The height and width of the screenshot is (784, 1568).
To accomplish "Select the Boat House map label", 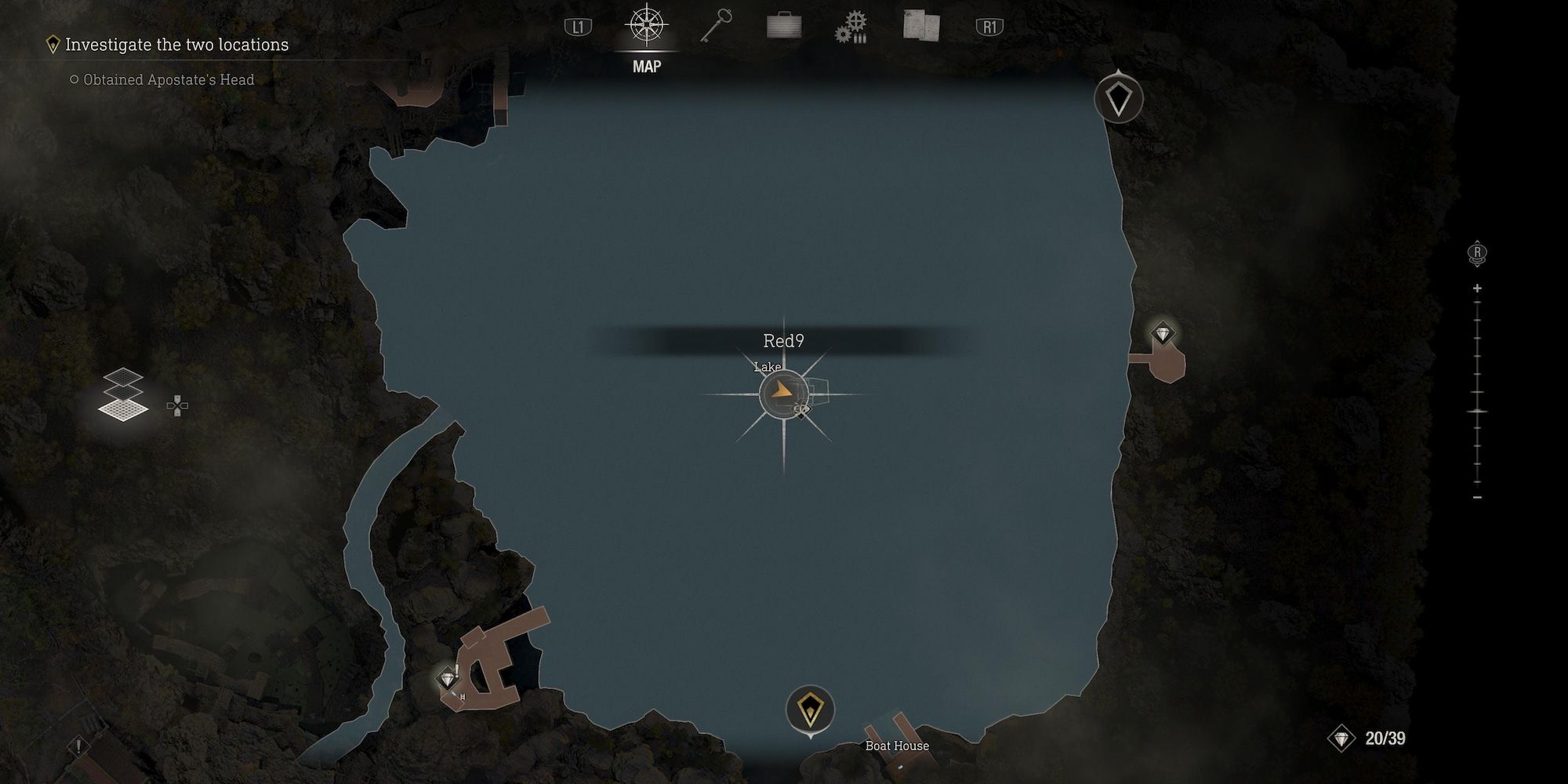I will (x=897, y=746).
